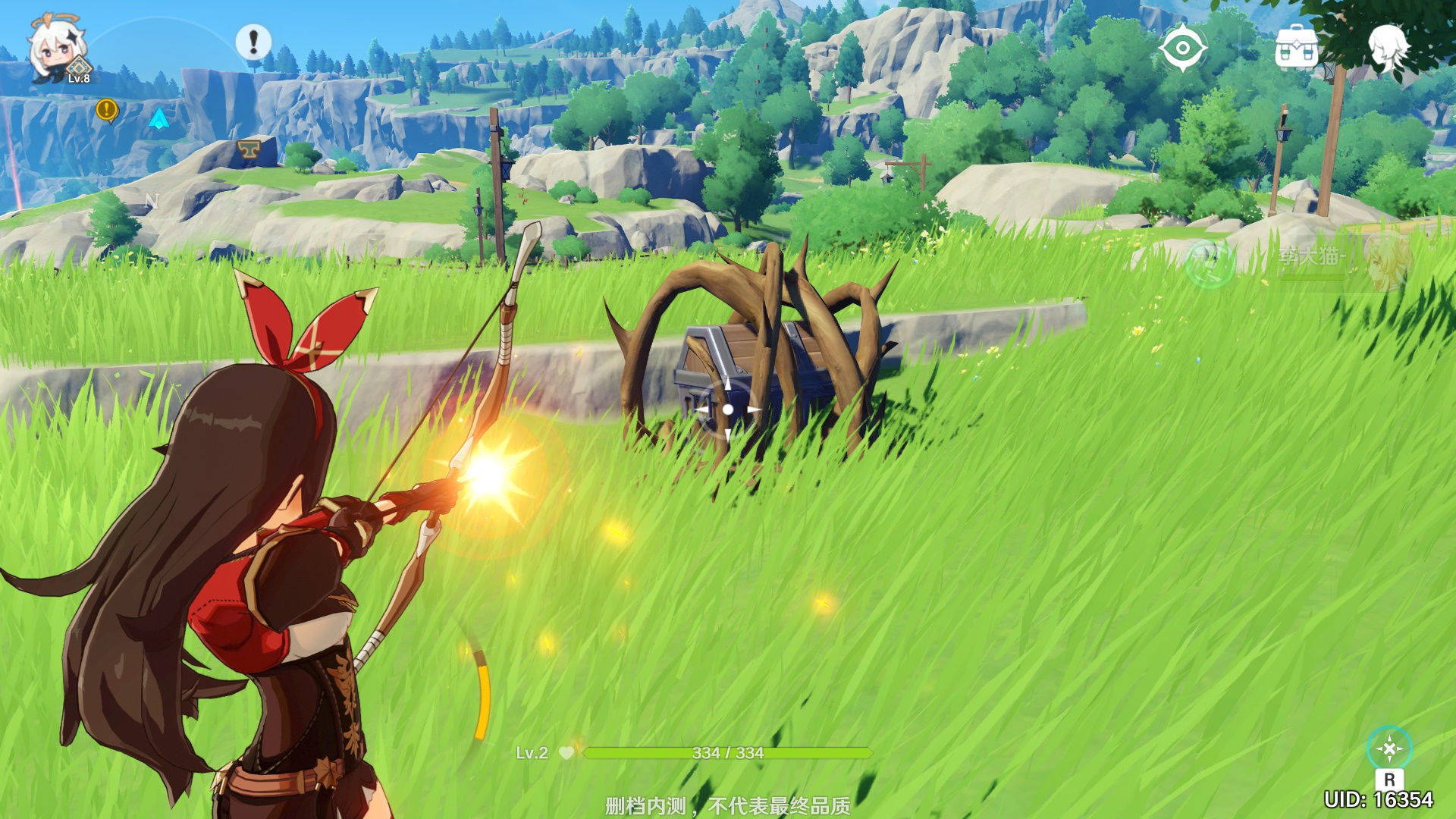
Task: Click the blue player arrow on minimap
Action: click(x=158, y=118)
